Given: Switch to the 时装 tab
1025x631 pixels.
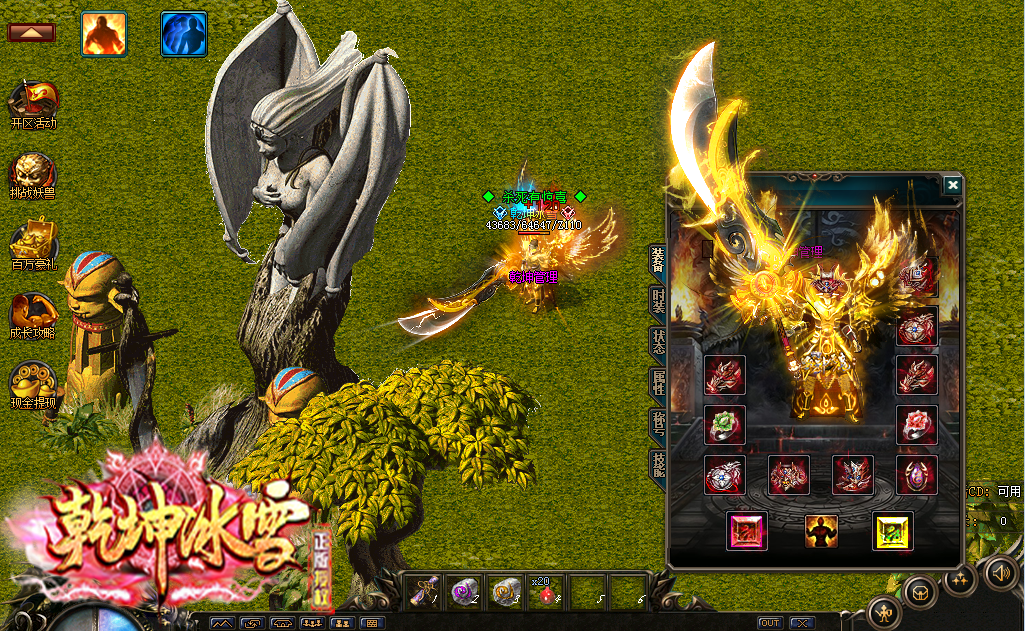Looking at the screenshot, I should click(658, 300).
